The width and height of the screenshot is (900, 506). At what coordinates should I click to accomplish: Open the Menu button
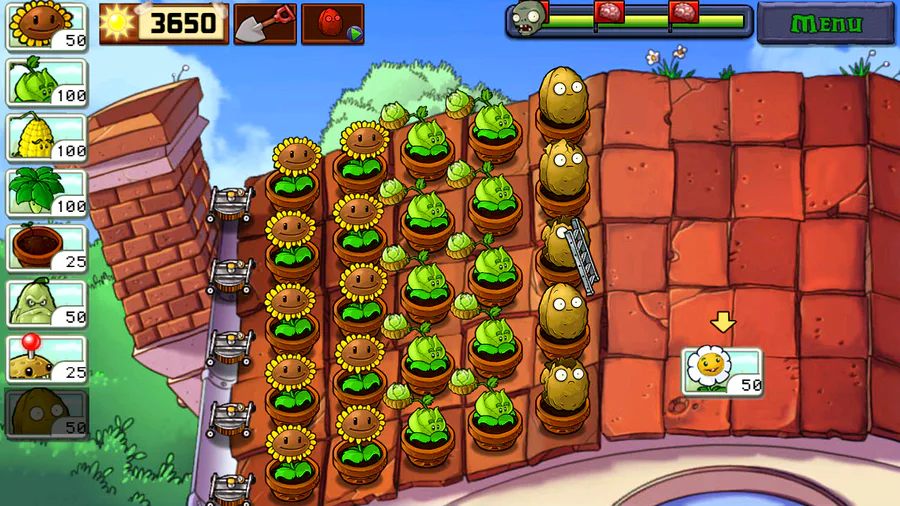(x=825, y=23)
